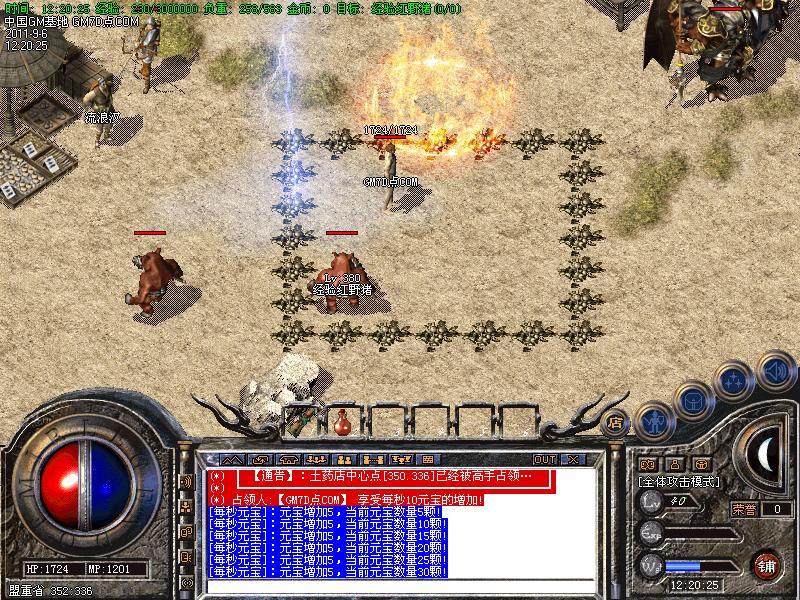Viewport: 800px width, 600px height.
Task: Select the green scroll belt slot
Action: [300, 420]
